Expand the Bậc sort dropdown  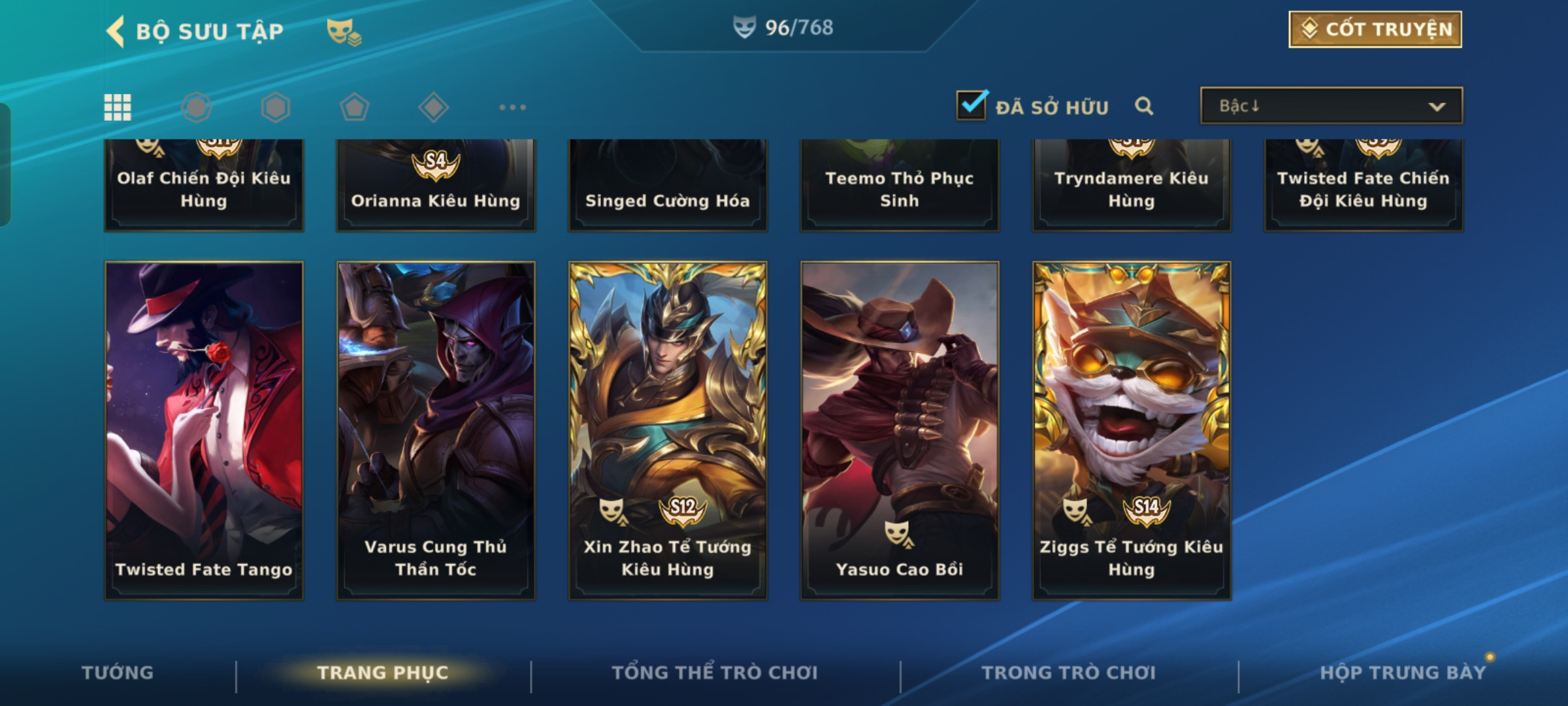click(x=1331, y=106)
